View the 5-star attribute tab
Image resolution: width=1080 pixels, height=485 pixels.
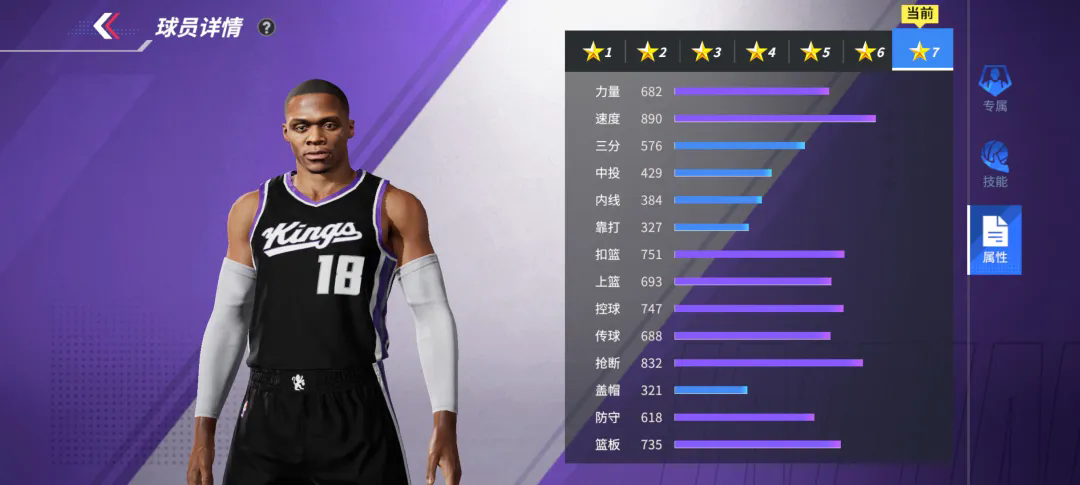coord(816,51)
